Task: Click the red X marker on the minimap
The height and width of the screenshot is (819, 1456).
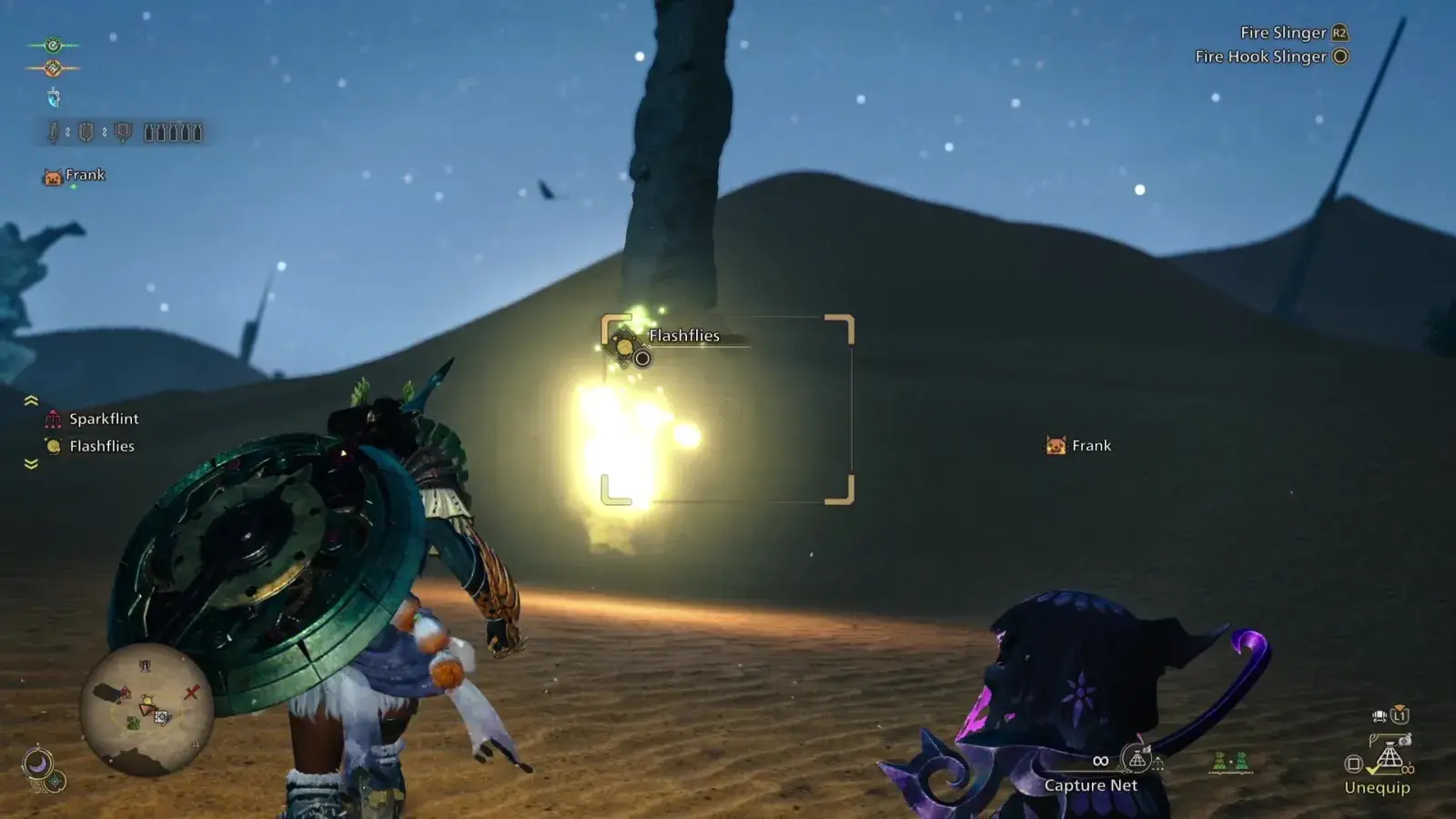Action: click(191, 692)
